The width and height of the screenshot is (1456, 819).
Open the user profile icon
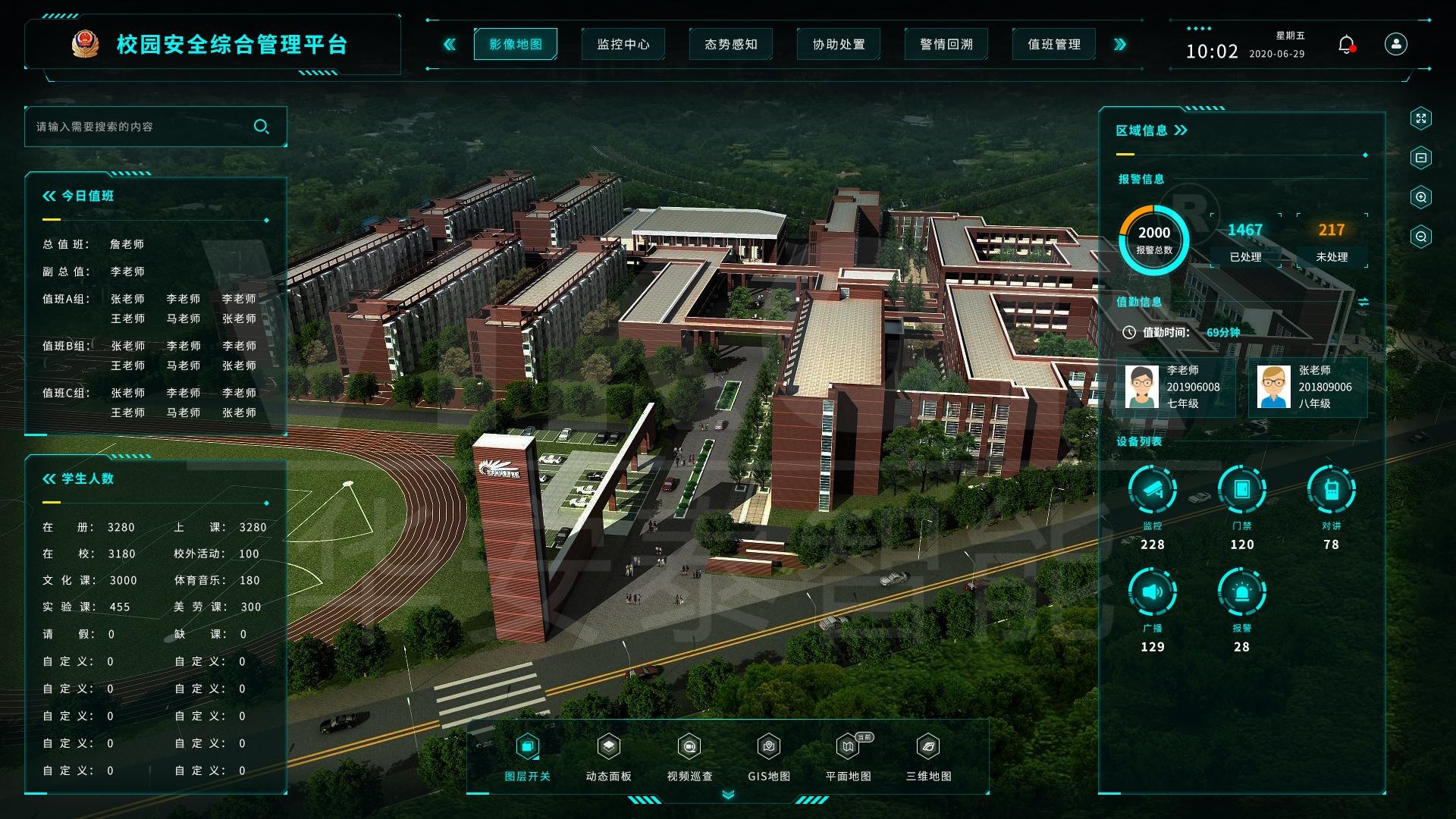click(x=1395, y=44)
